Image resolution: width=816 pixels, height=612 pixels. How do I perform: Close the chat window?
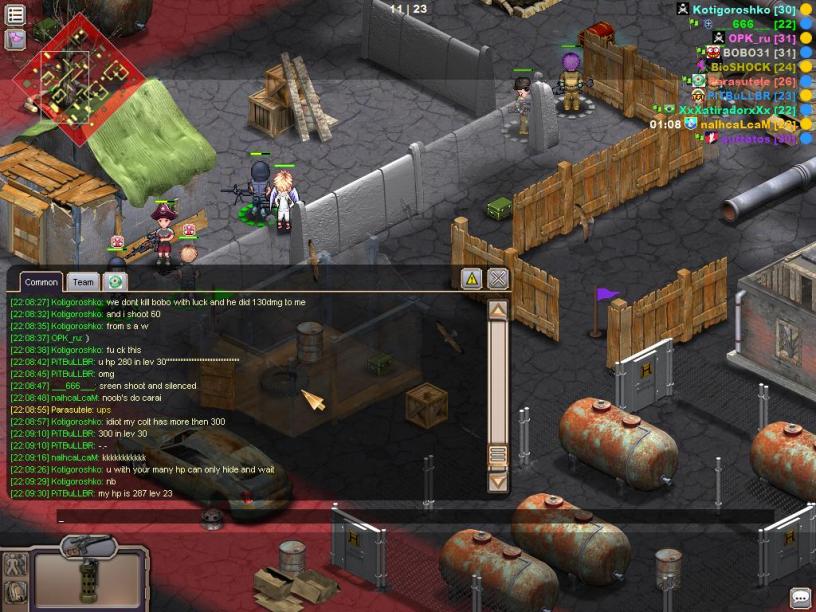(498, 278)
